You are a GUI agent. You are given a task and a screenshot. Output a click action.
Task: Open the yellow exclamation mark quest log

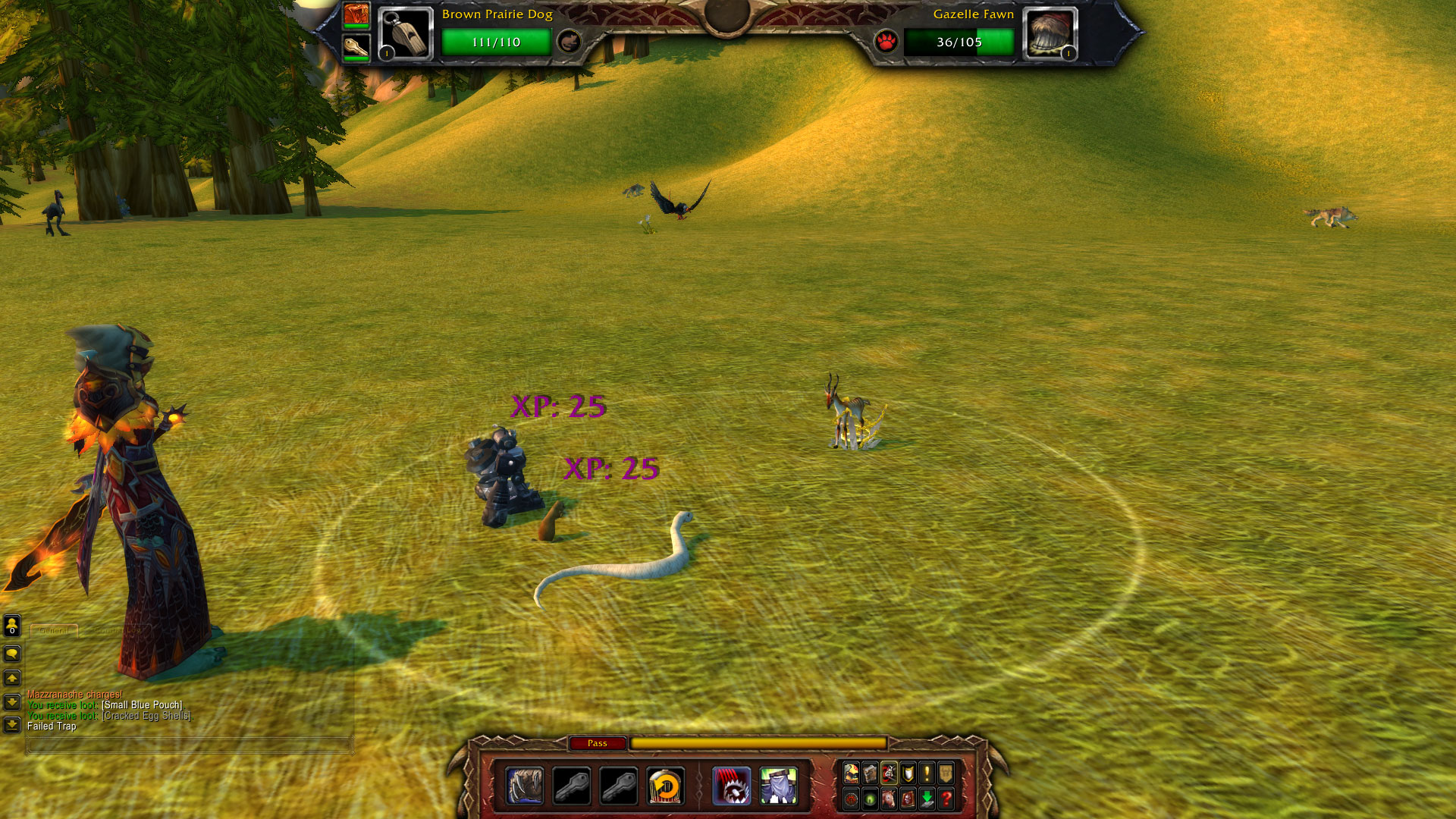click(927, 773)
